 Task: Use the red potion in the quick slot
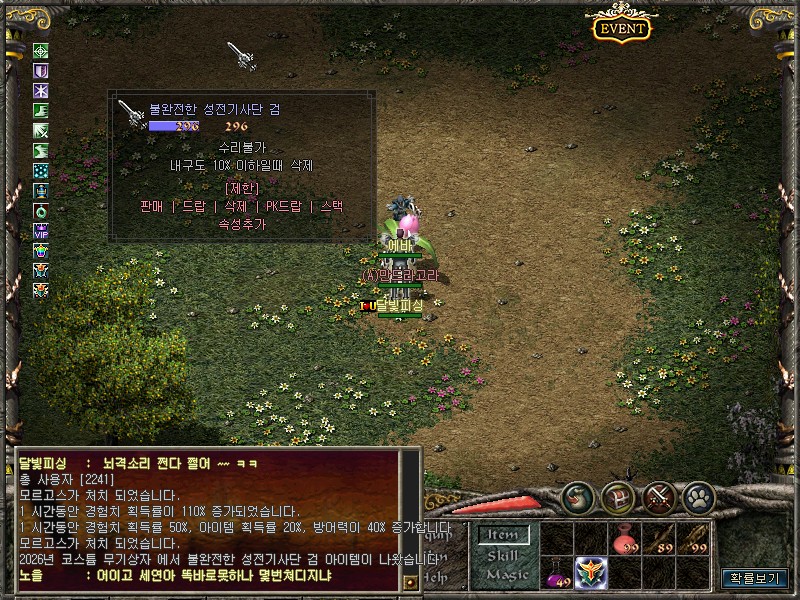coord(625,539)
